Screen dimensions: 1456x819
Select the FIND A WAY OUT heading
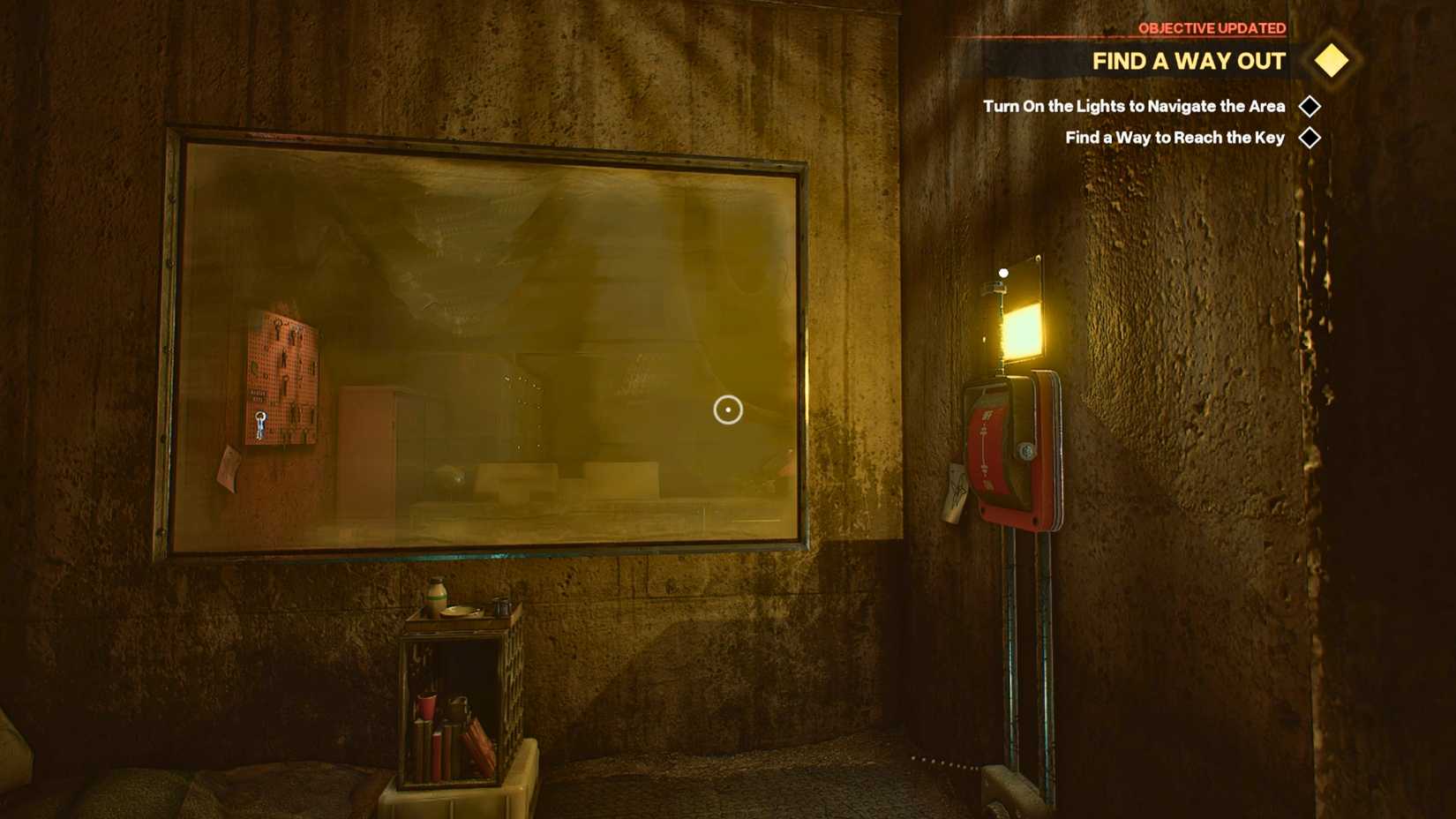pos(1190,62)
